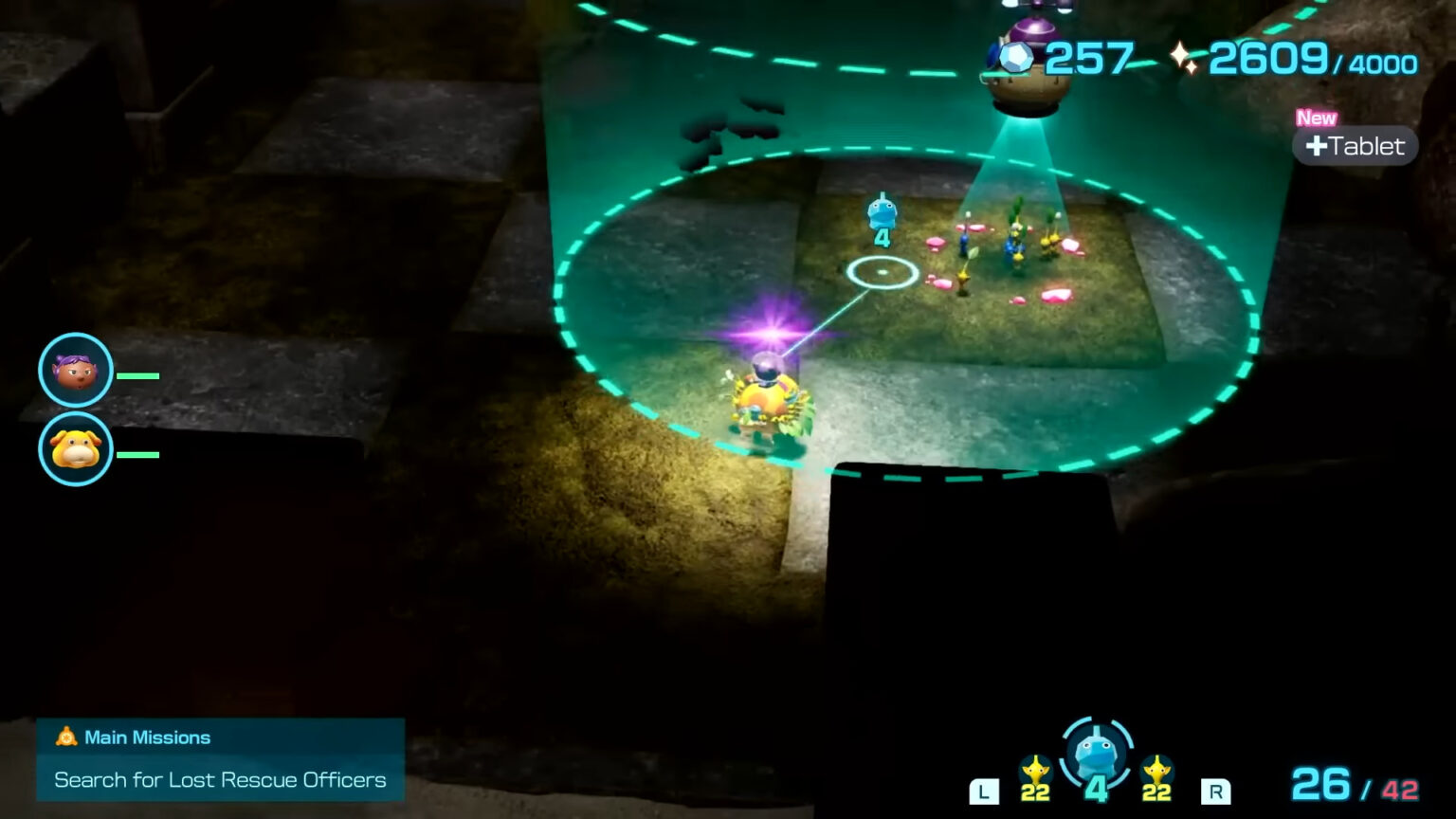Click the orange Main Missions creature icon
This screenshot has width=1456, height=819.
pyautogui.click(x=64, y=737)
